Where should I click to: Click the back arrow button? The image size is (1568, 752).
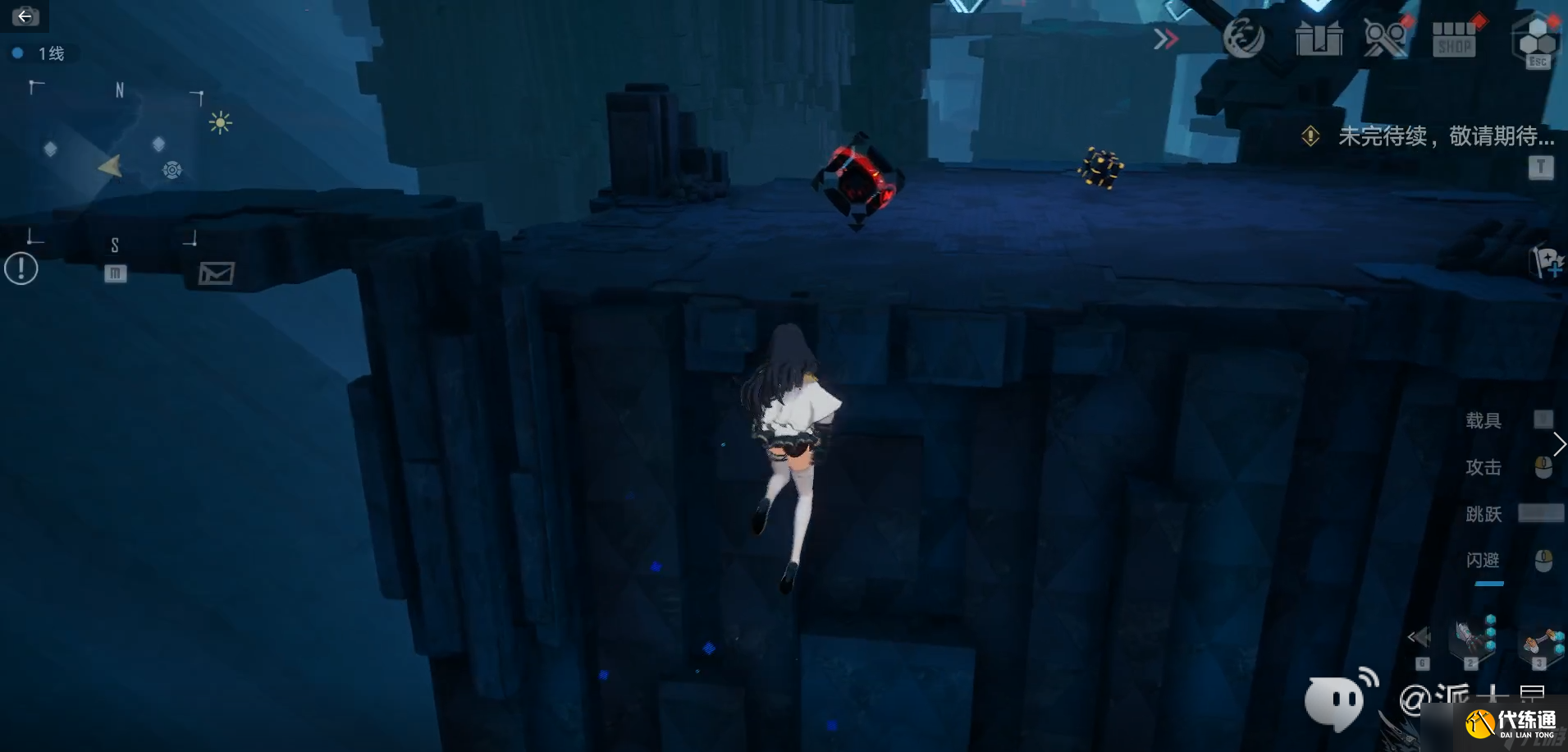point(25,16)
